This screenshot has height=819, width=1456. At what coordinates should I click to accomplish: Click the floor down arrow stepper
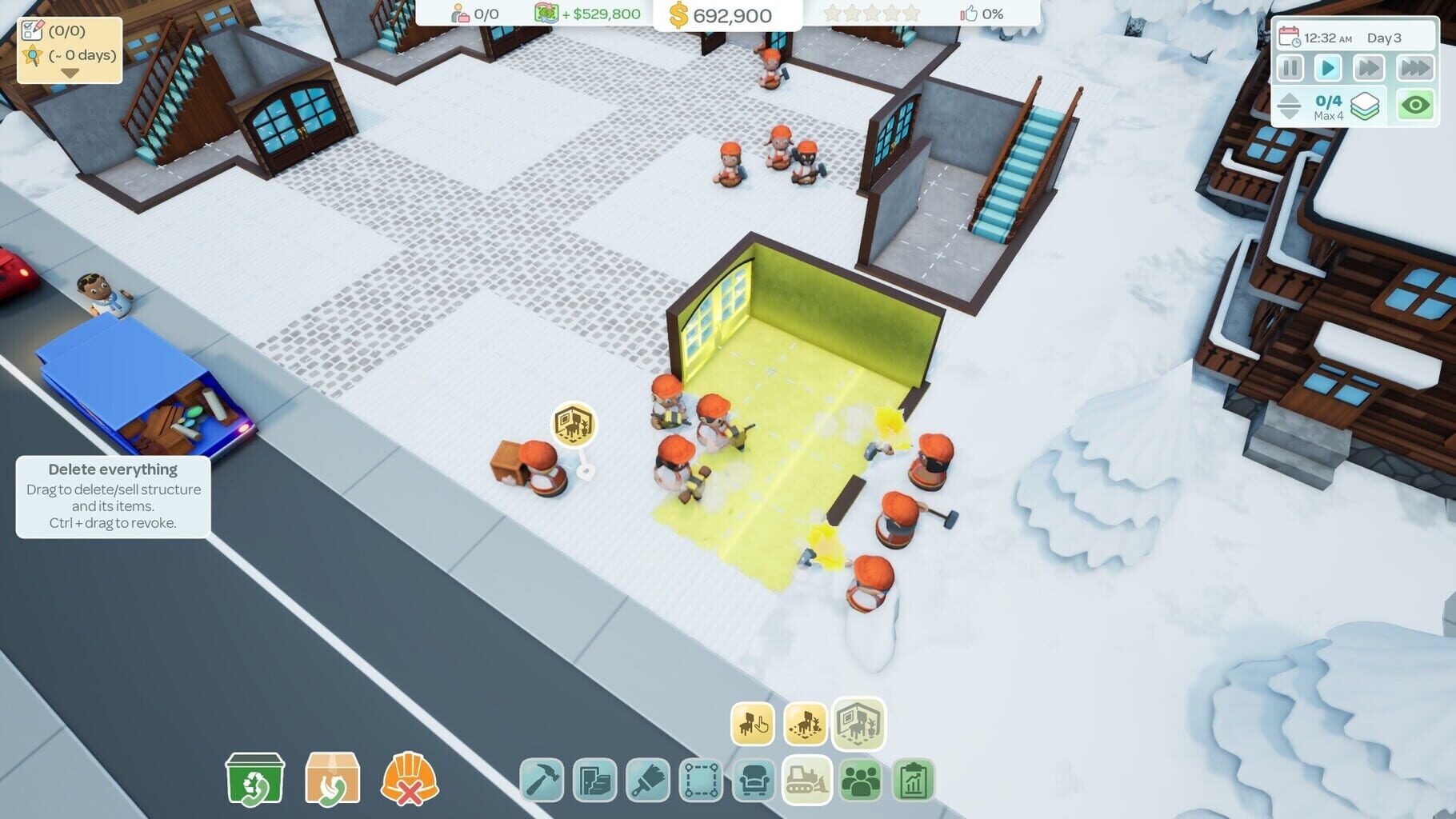coord(1290,113)
